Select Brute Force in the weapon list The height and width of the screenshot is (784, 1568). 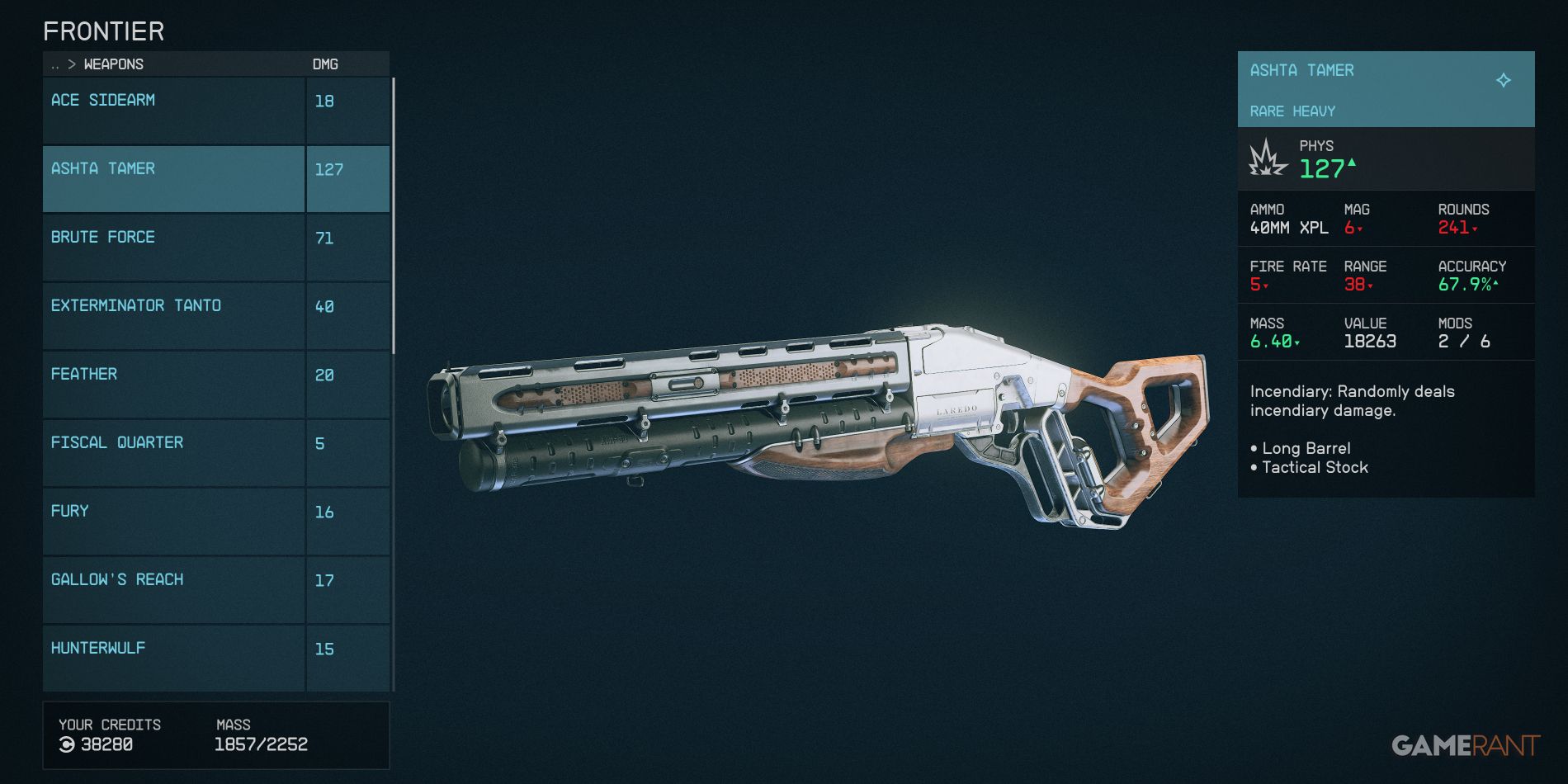pos(173,246)
